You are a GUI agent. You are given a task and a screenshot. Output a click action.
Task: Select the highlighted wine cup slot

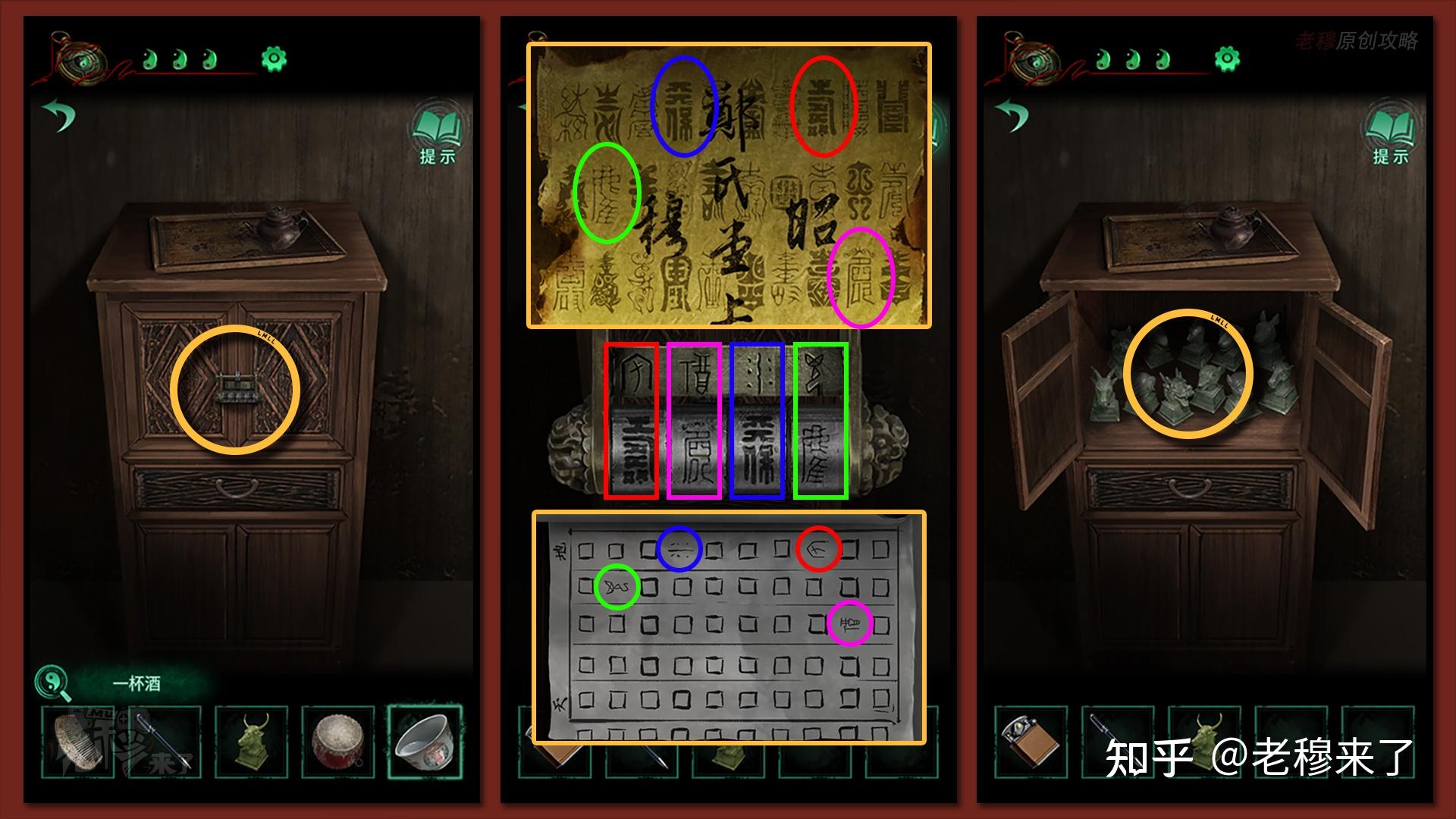coord(425,742)
